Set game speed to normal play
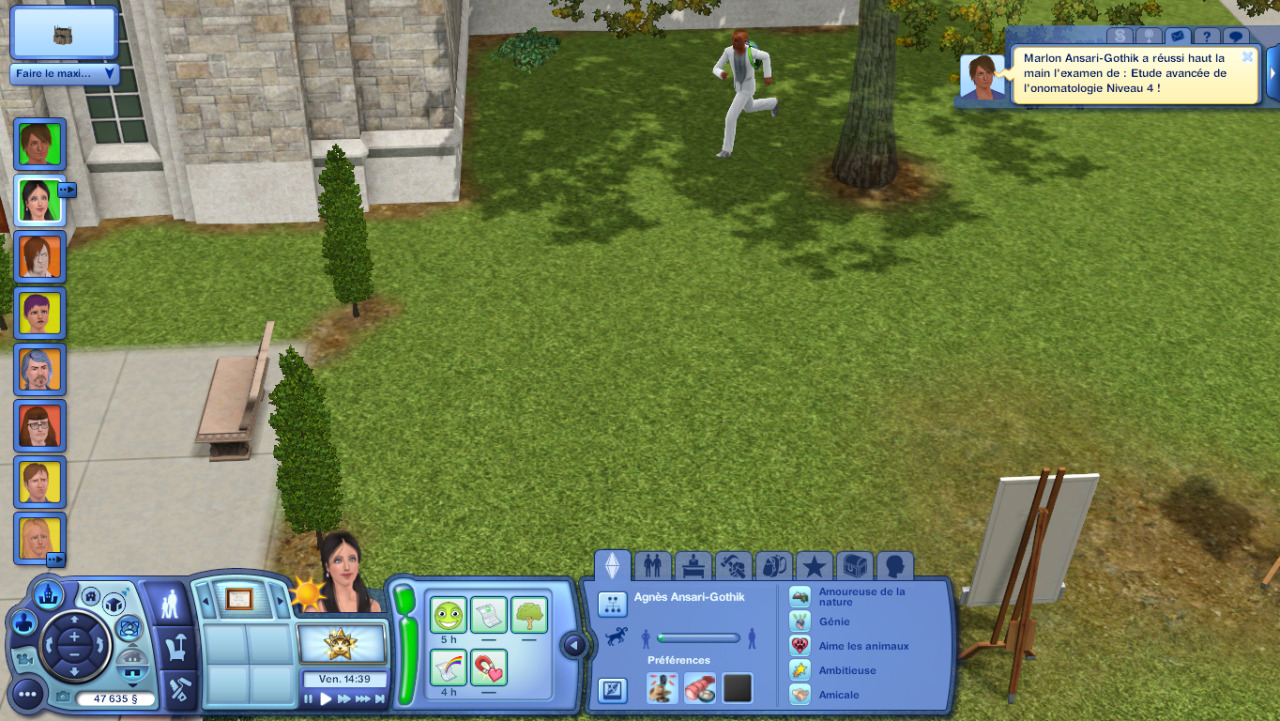 pyautogui.click(x=326, y=699)
